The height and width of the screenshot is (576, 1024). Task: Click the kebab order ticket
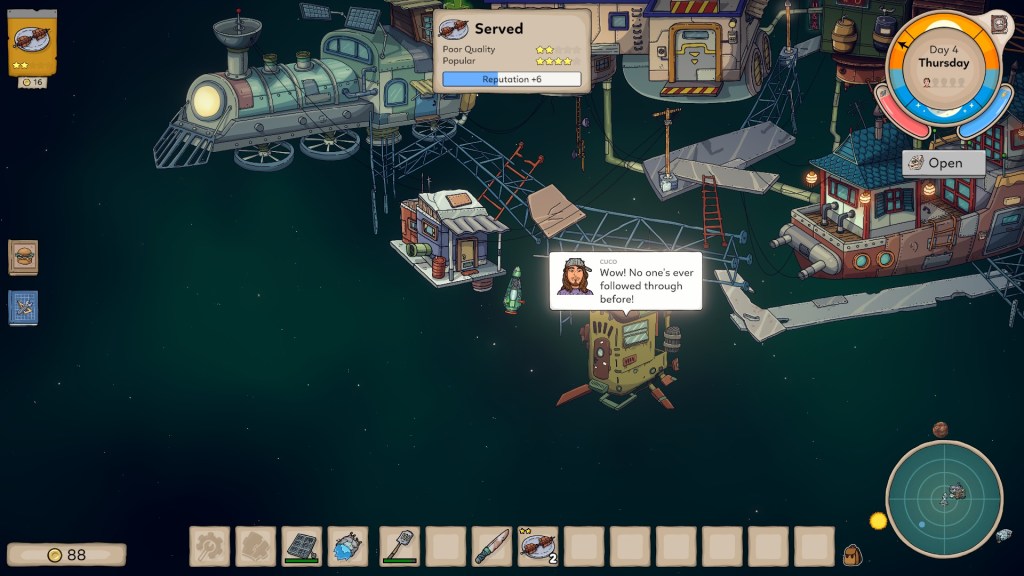point(32,42)
